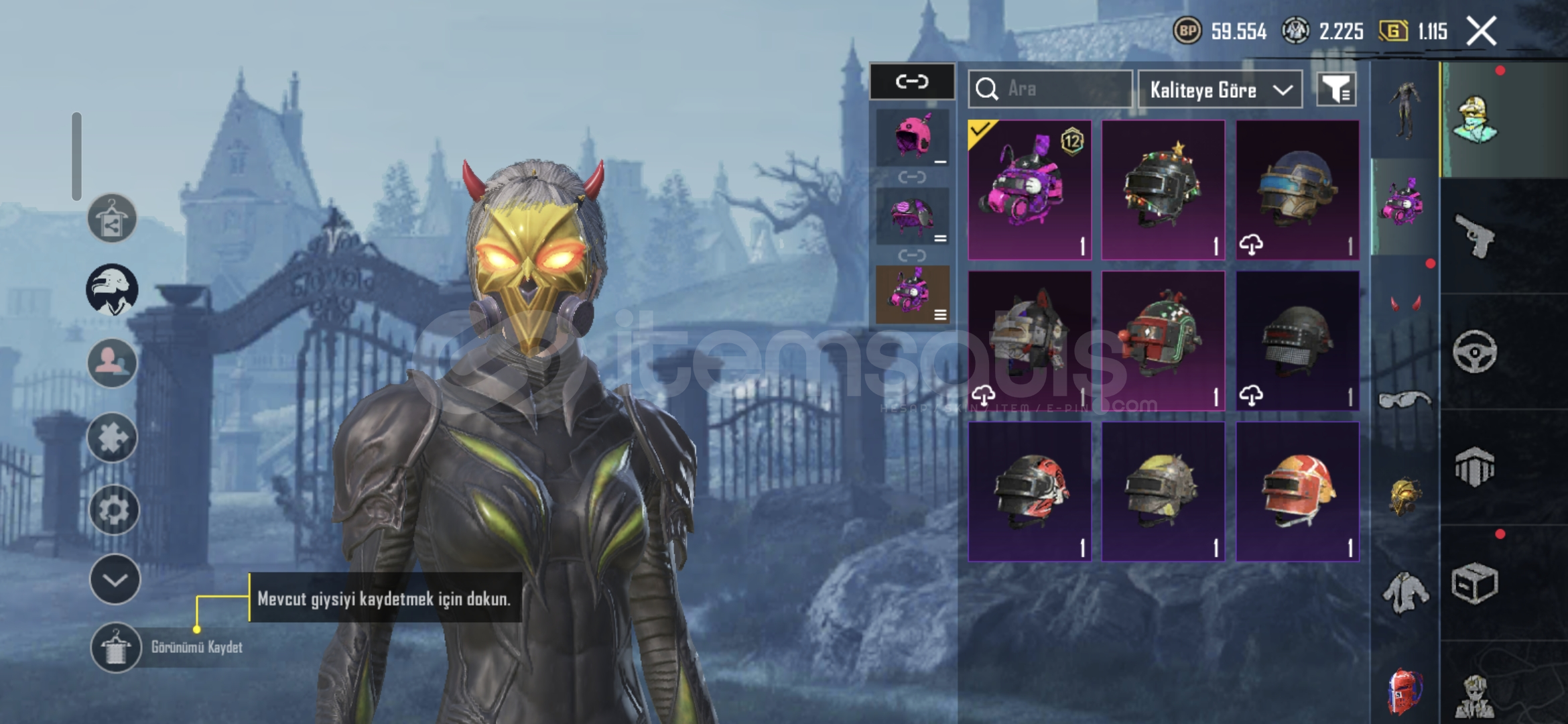Open the glasses accessory category
The image size is (1568, 724).
1404,400
